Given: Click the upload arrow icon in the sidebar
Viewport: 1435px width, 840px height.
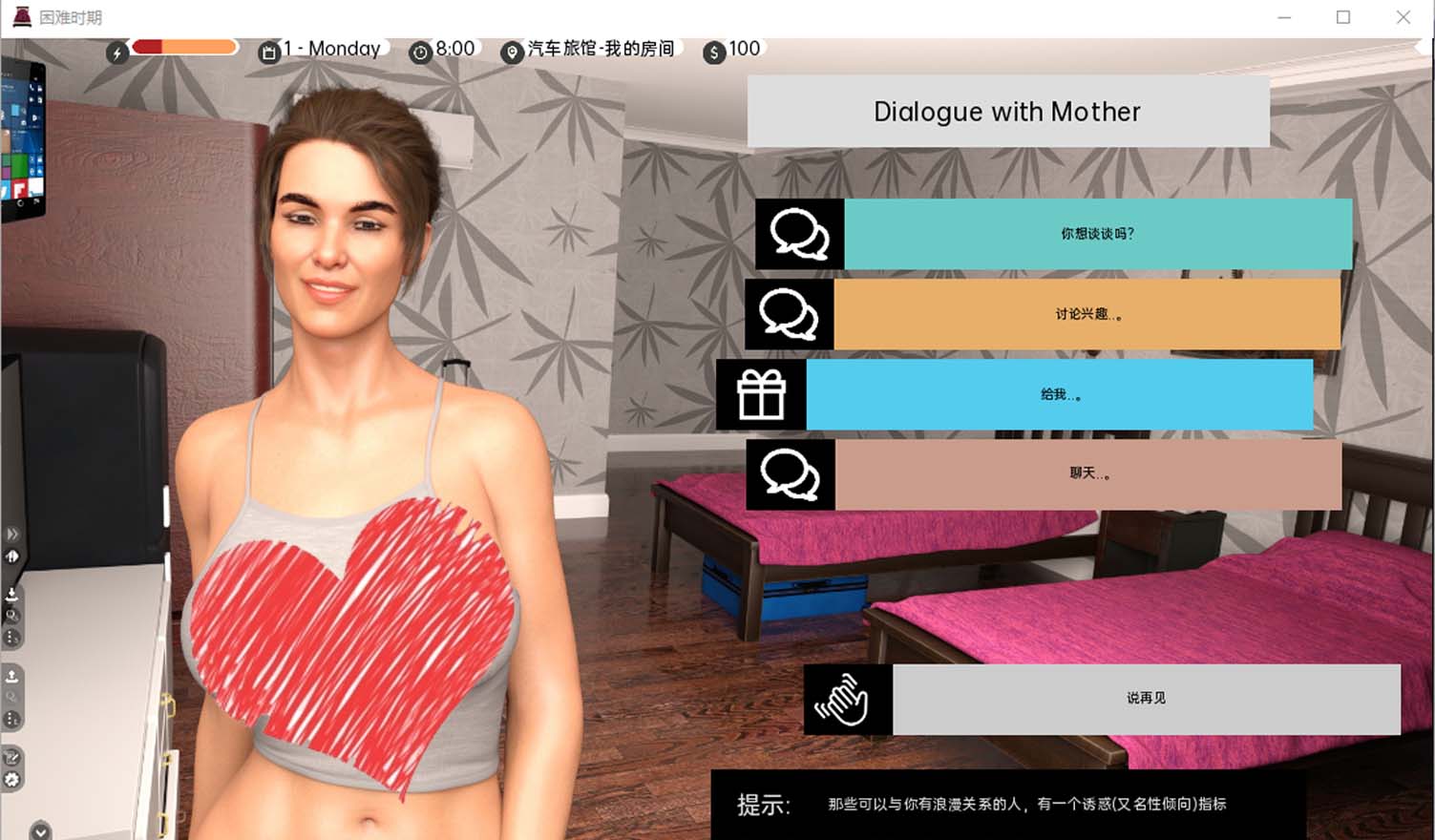Looking at the screenshot, I should point(11,674).
